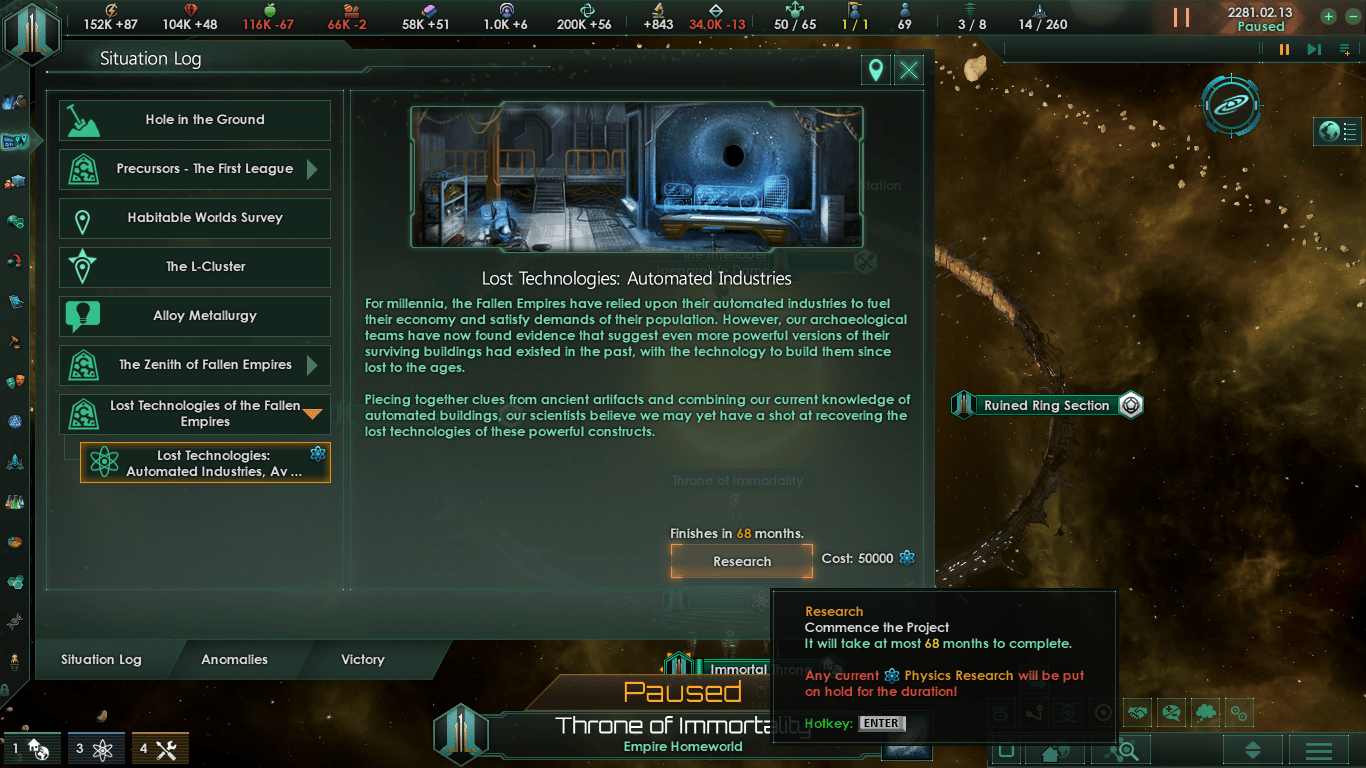Open the outliner globe list button
1366x768 pixels.
[1338, 131]
